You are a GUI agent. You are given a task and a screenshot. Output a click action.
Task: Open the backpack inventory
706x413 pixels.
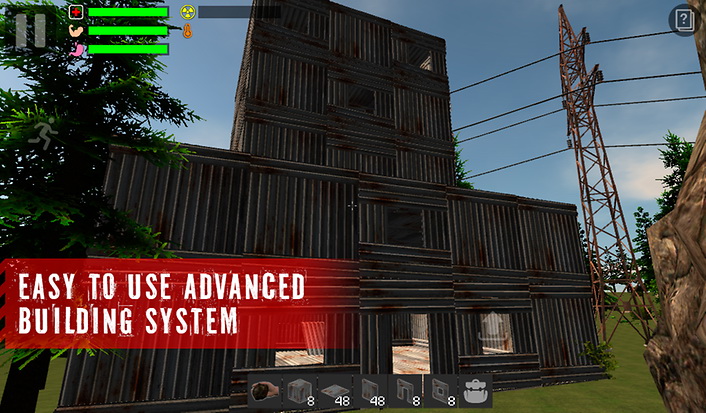click(475, 391)
